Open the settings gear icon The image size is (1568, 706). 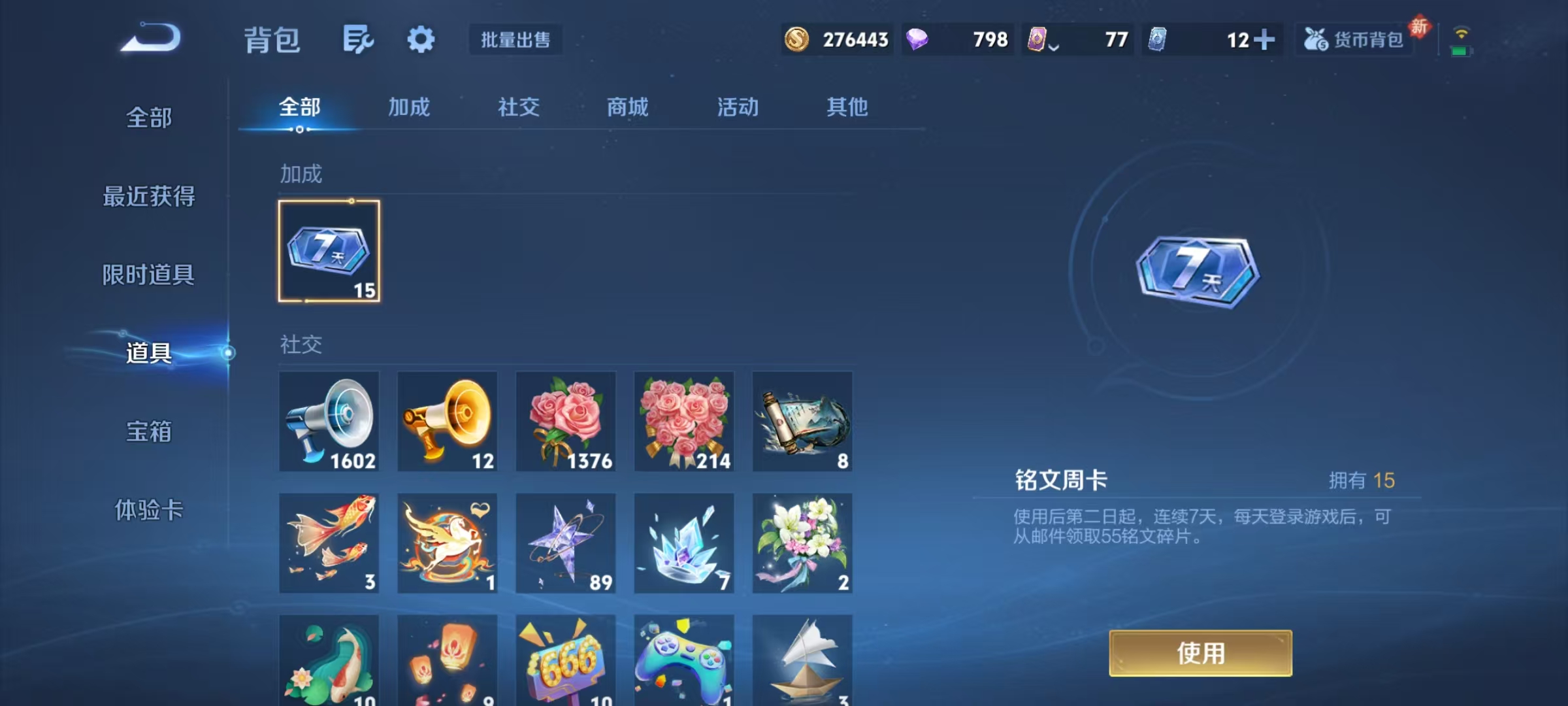tap(421, 39)
